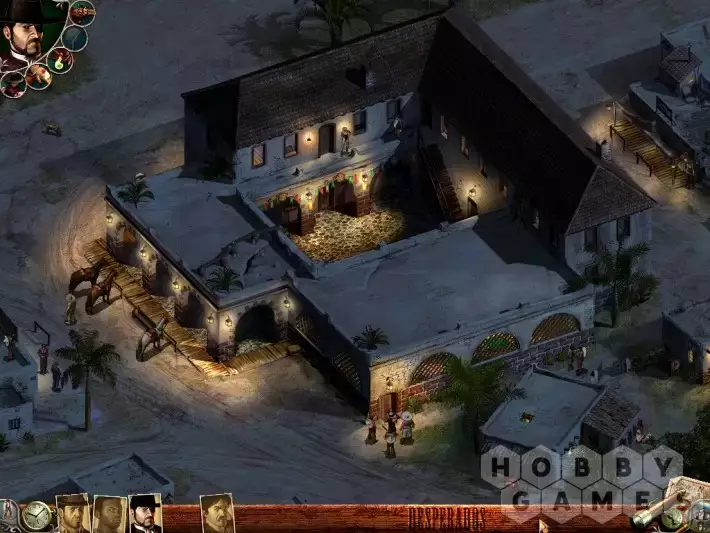The height and width of the screenshot is (533, 710).
Task: Use the dark blue circular ability icon
Action: coord(75,38)
